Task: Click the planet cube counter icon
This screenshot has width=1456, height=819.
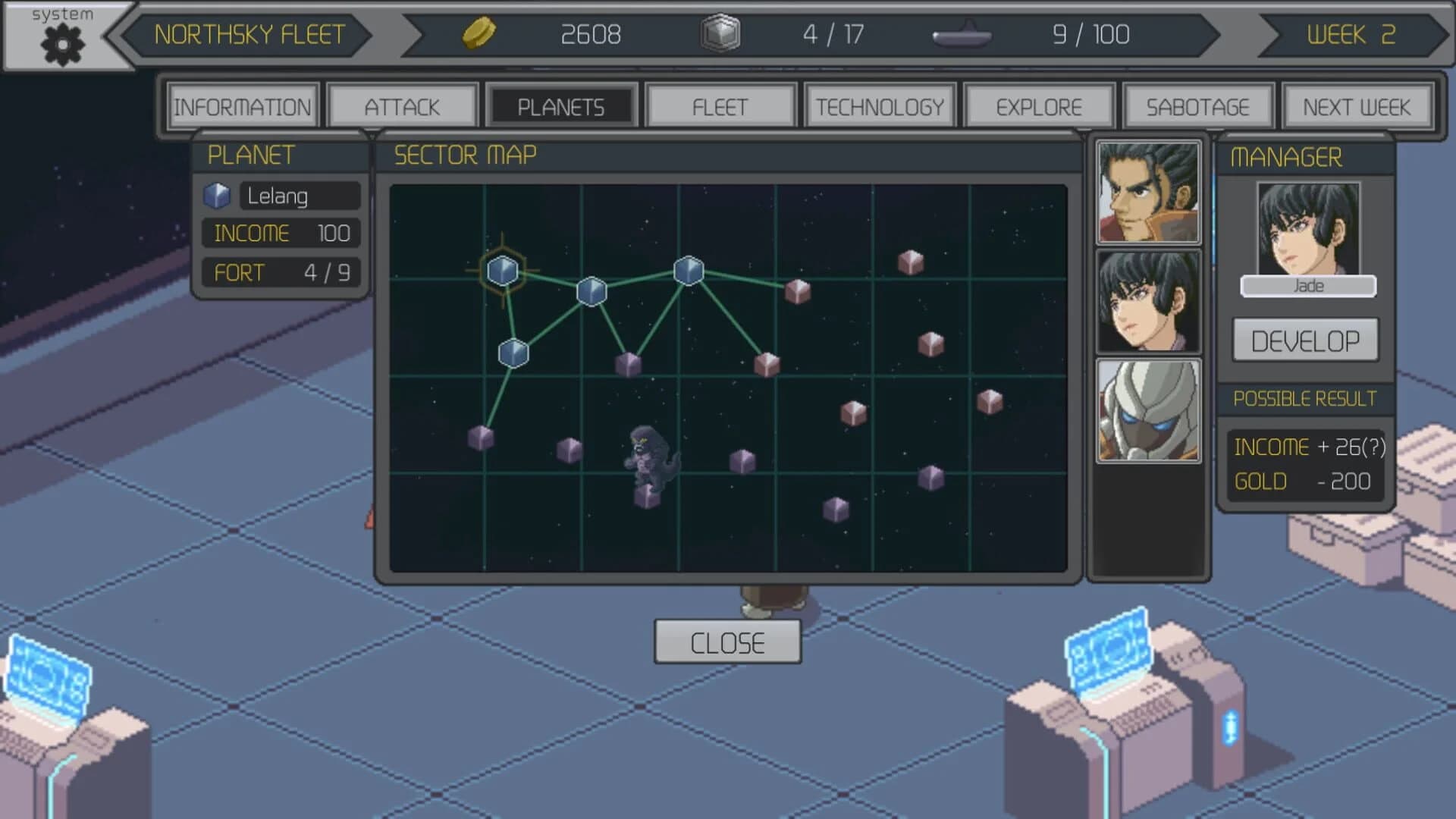Action: pos(720,34)
